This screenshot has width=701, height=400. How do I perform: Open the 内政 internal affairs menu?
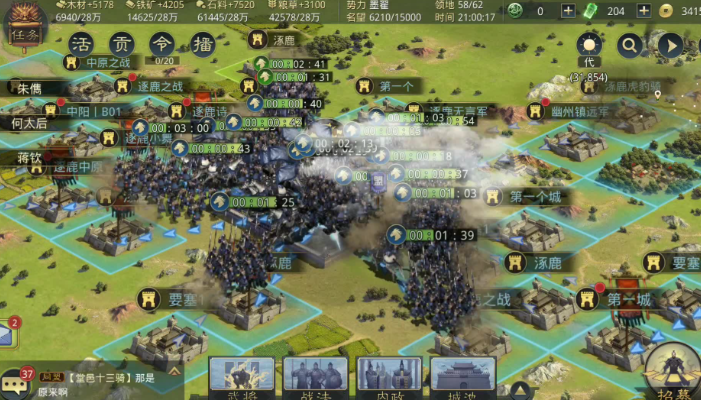pos(389,377)
